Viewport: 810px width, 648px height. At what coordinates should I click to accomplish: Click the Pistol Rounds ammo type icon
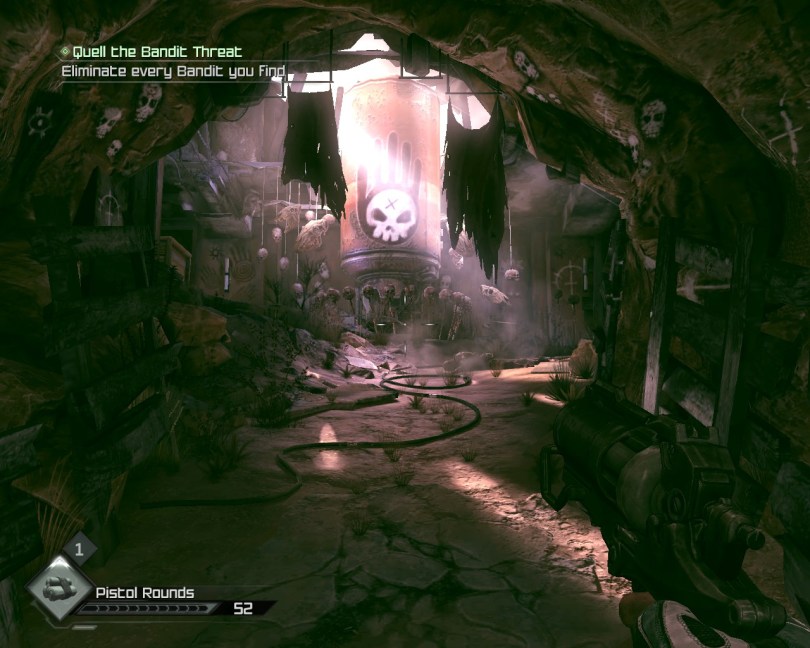[x=60, y=588]
